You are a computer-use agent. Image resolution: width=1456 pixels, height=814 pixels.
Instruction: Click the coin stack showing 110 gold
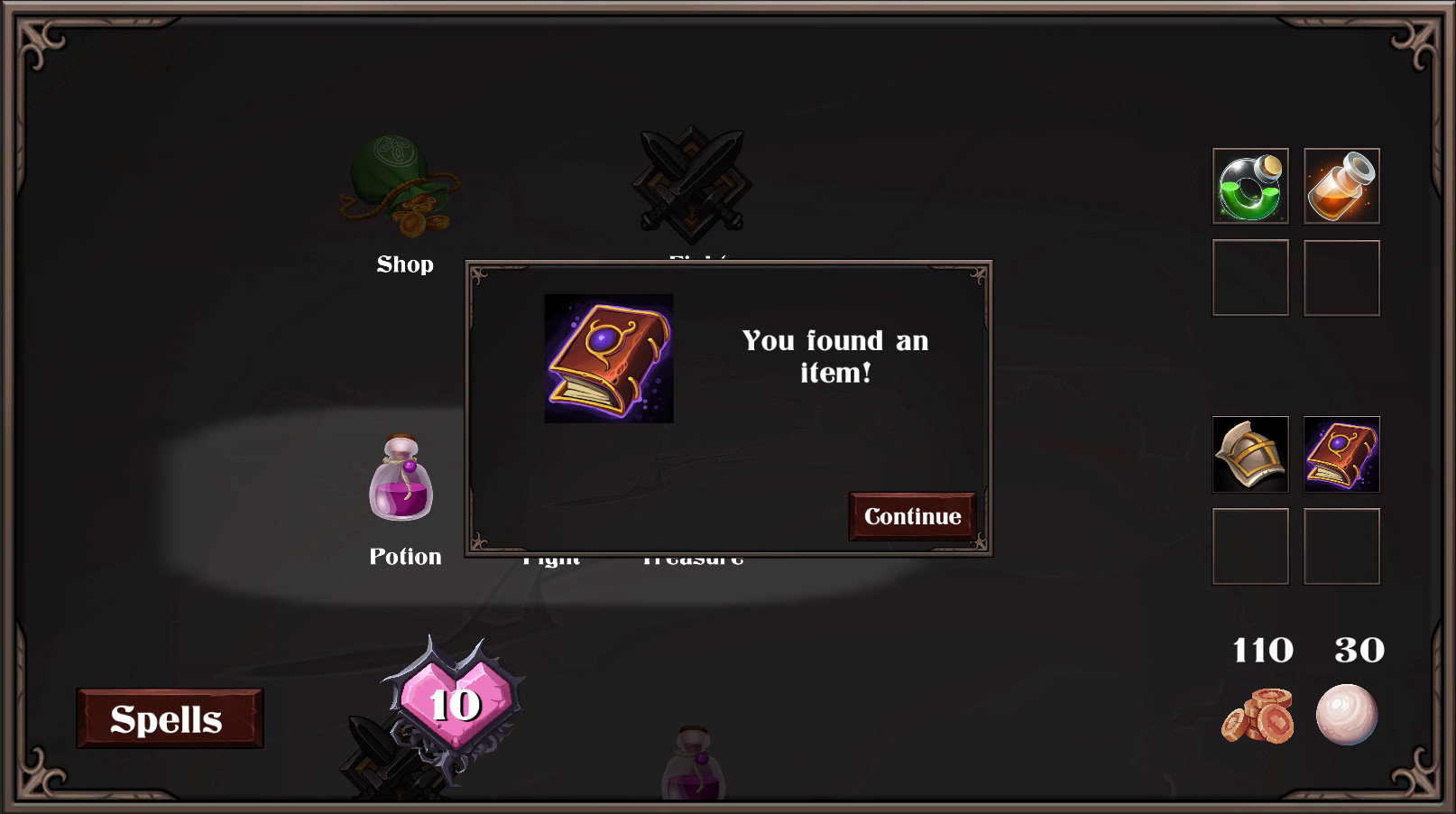point(1261,716)
